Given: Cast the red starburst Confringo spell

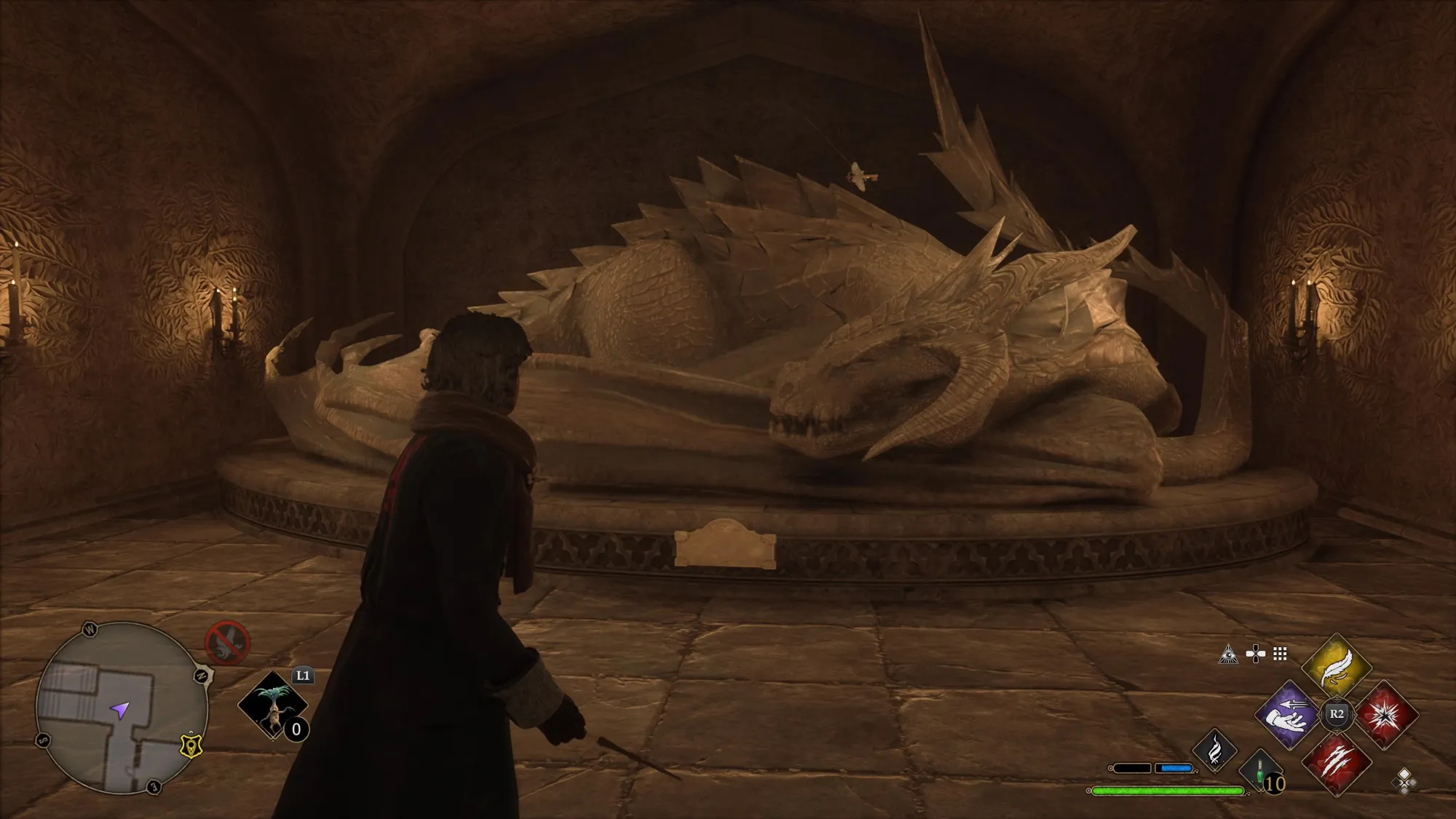Looking at the screenshot, I should point(1385,715).
